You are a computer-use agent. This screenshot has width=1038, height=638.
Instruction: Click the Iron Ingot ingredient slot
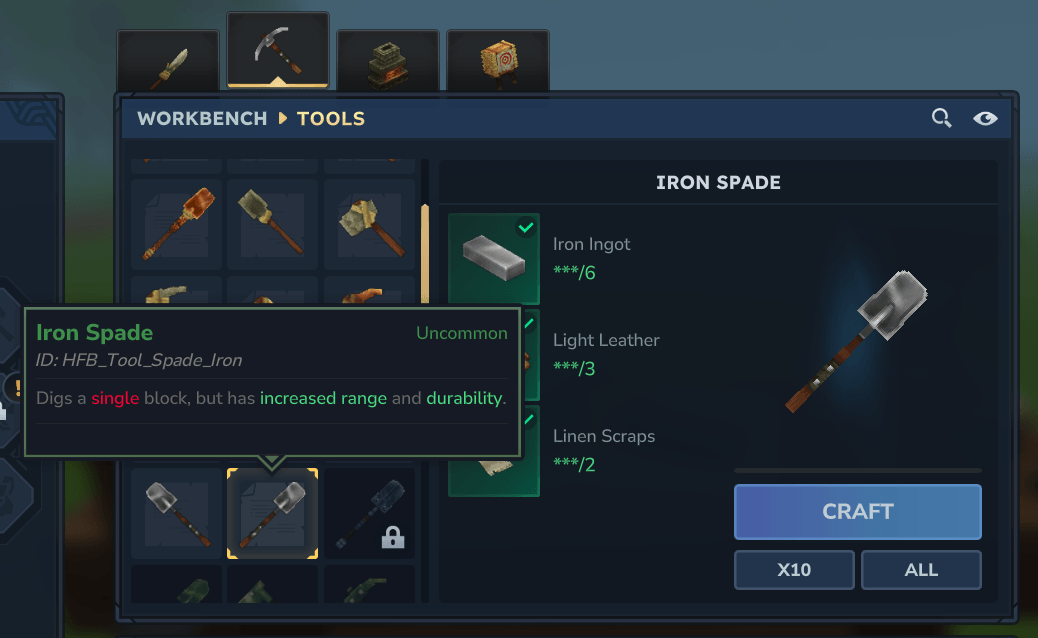(x=494, y=258)
